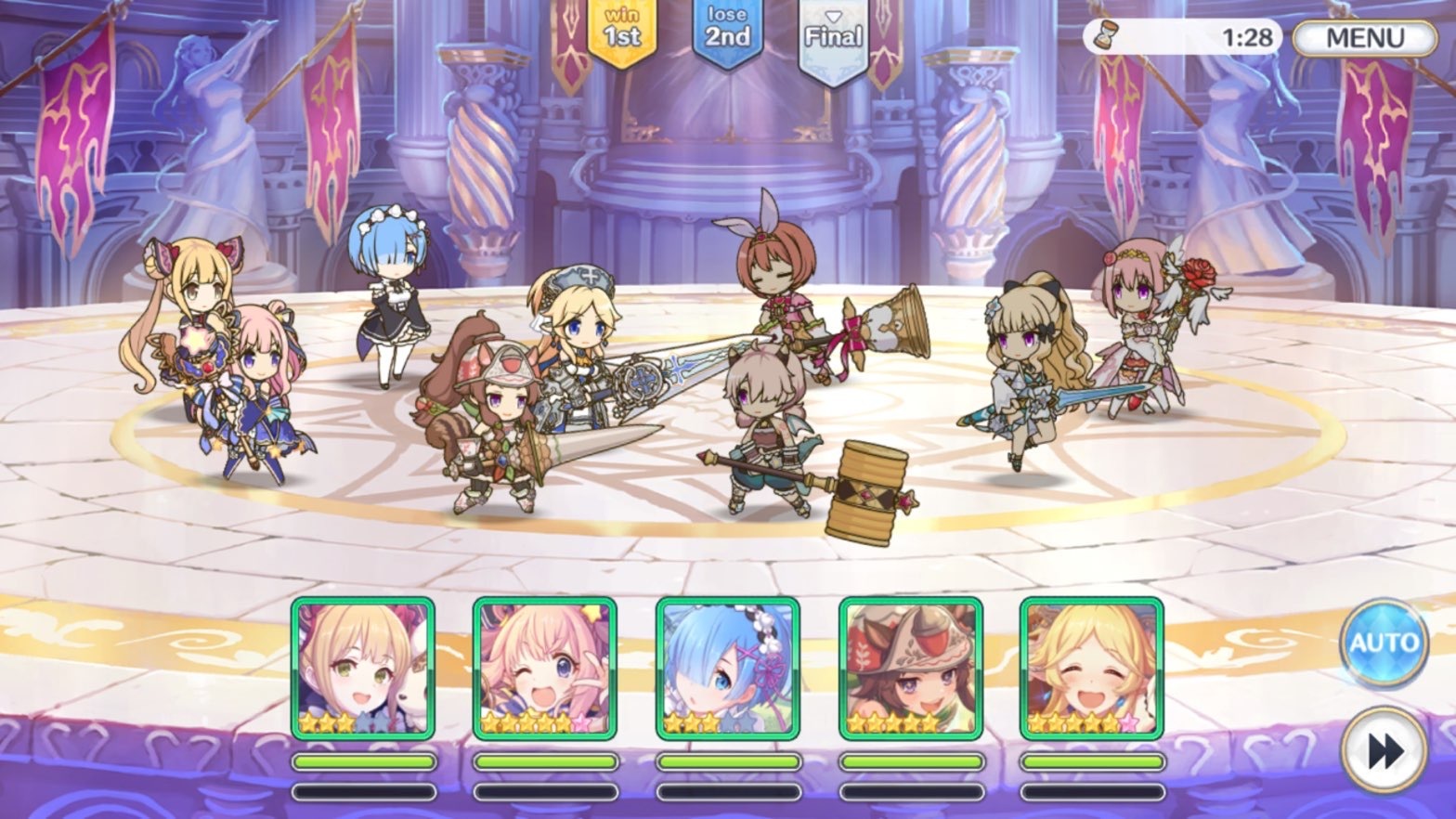Open the MENU

point(1365,37)
